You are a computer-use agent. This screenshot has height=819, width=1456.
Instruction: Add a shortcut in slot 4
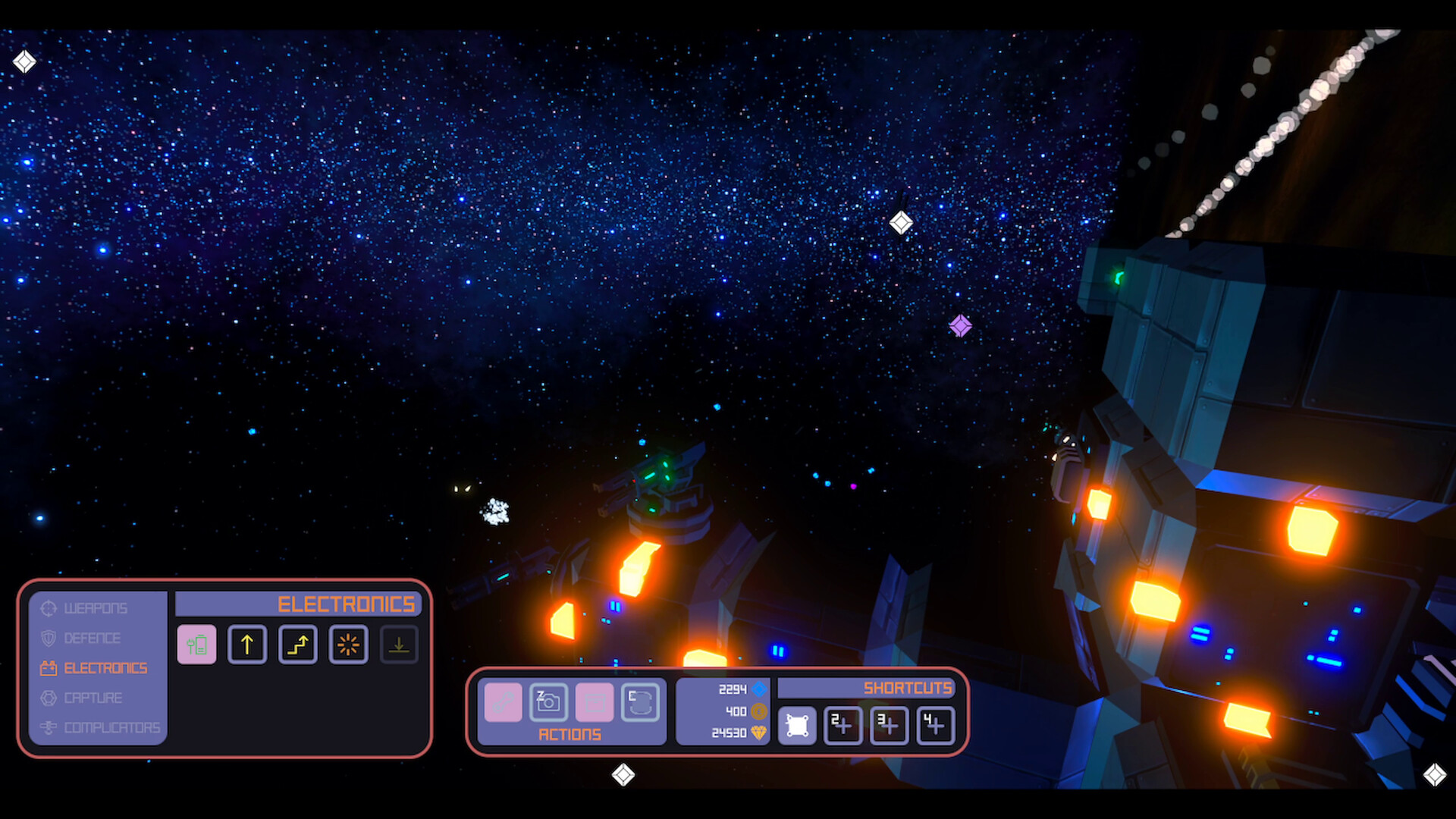click(x=935, y=724)
